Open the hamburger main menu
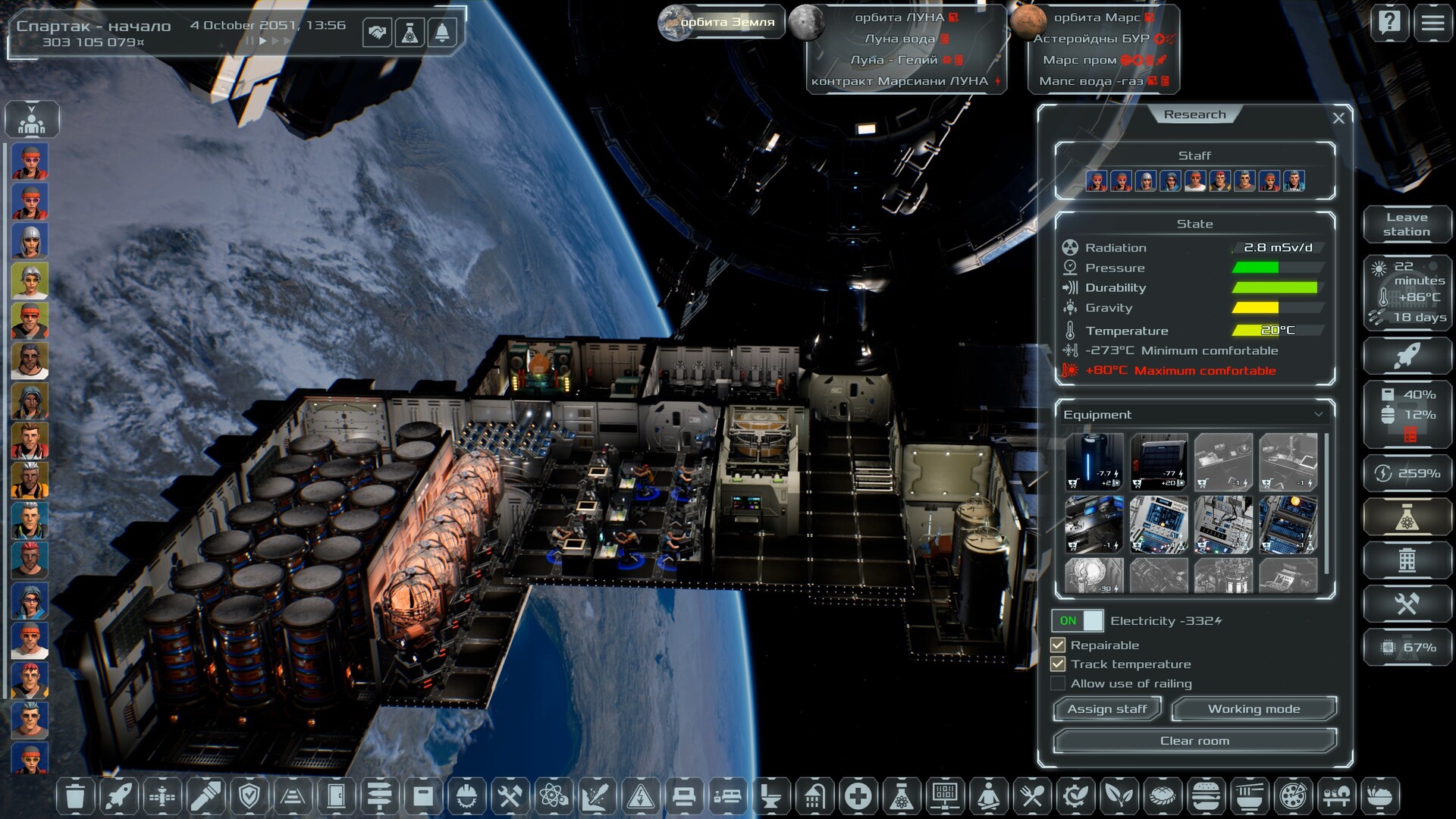This screenshot has height=819, width=1456. tap(1432, 24)
